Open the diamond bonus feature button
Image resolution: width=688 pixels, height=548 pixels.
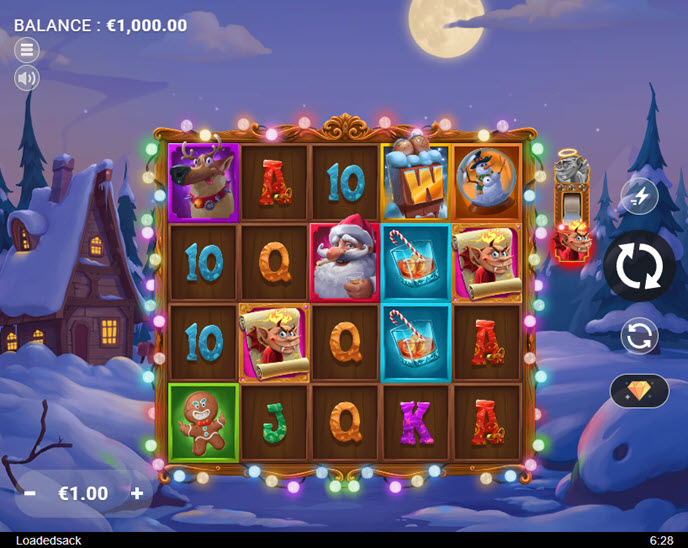pyautogui.click(x=639, y=391)
